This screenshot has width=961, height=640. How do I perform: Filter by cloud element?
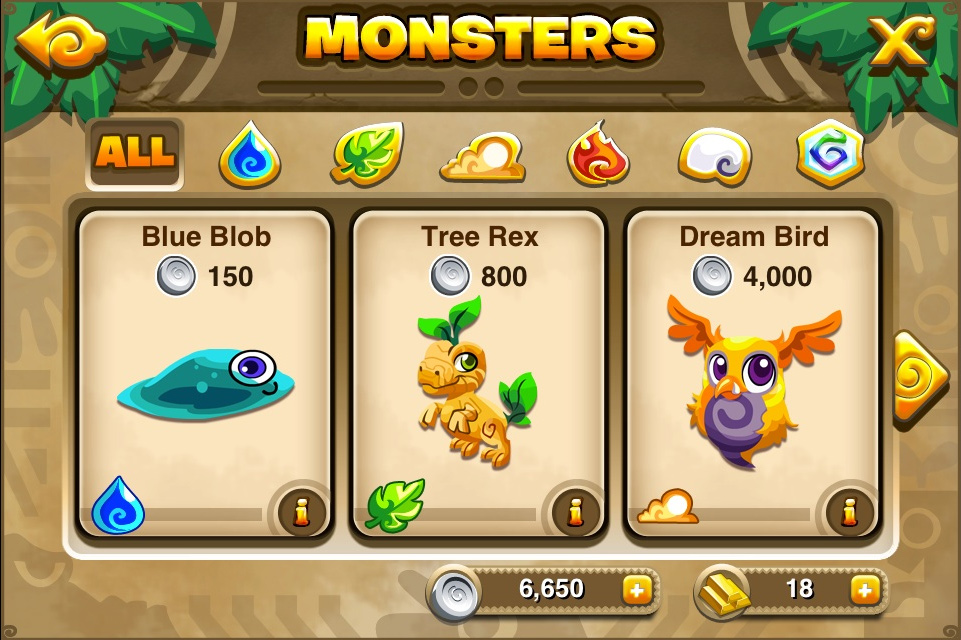click(483, 158)
